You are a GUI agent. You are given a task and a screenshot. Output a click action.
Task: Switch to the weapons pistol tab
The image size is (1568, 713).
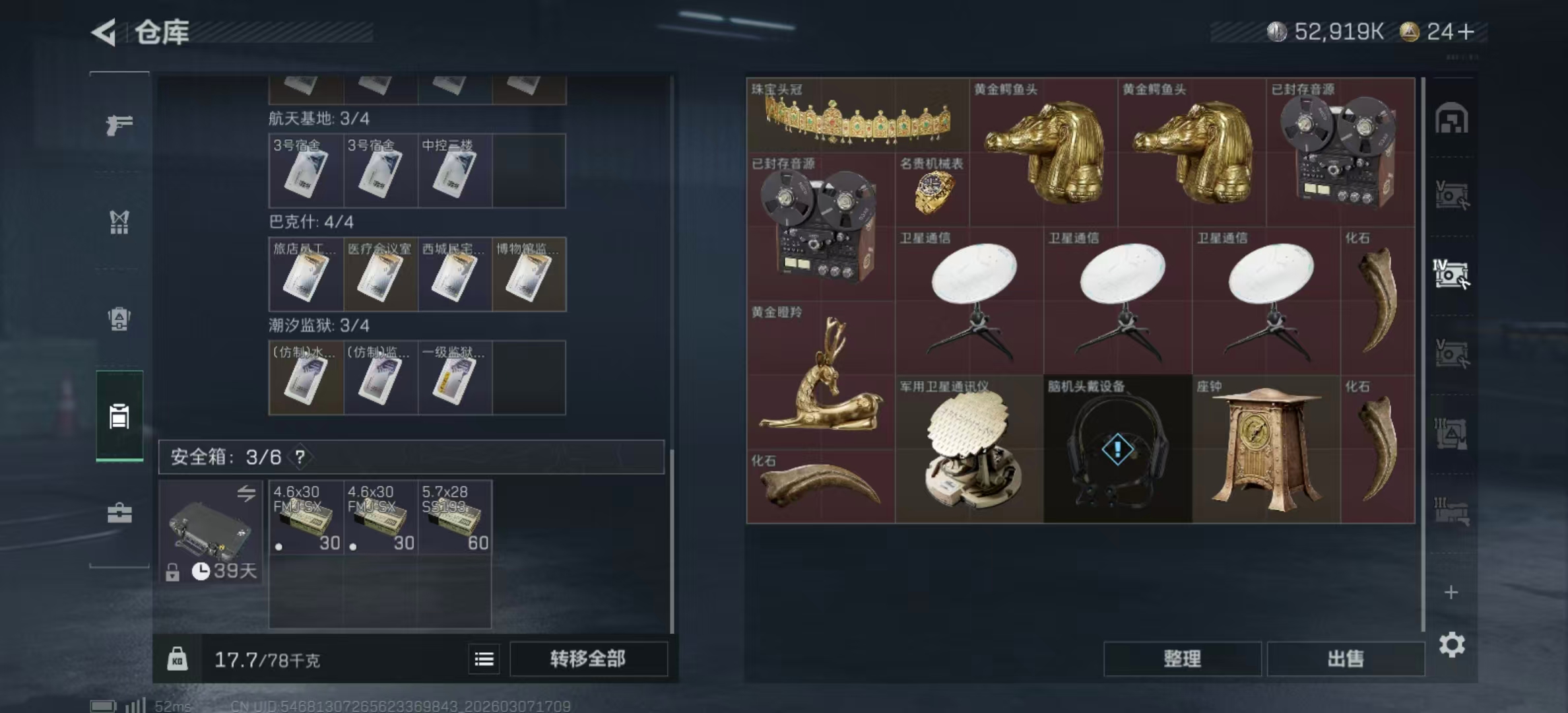[119, 125]
